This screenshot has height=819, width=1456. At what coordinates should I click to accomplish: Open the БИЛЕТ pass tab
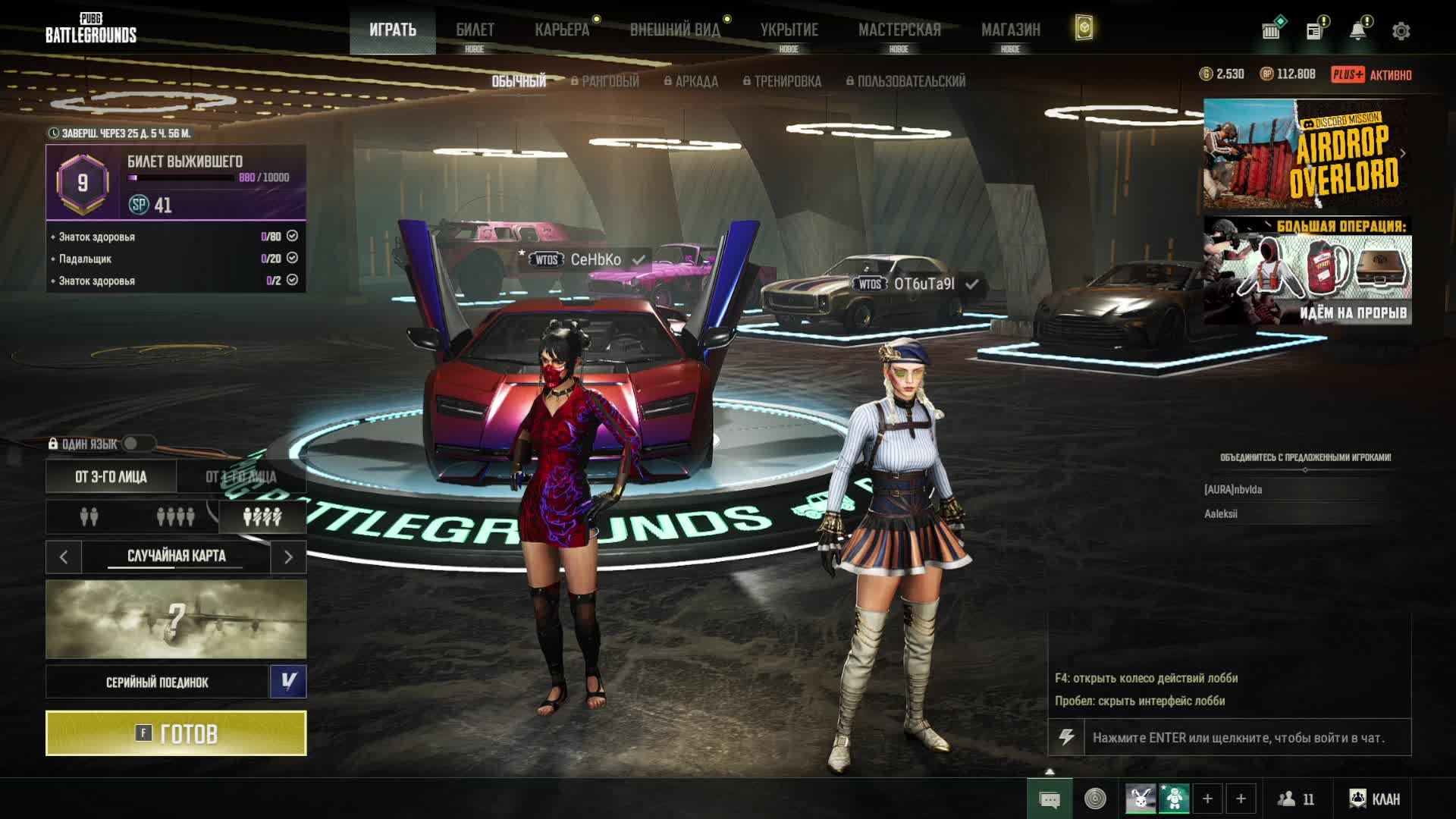pos(475,30)
